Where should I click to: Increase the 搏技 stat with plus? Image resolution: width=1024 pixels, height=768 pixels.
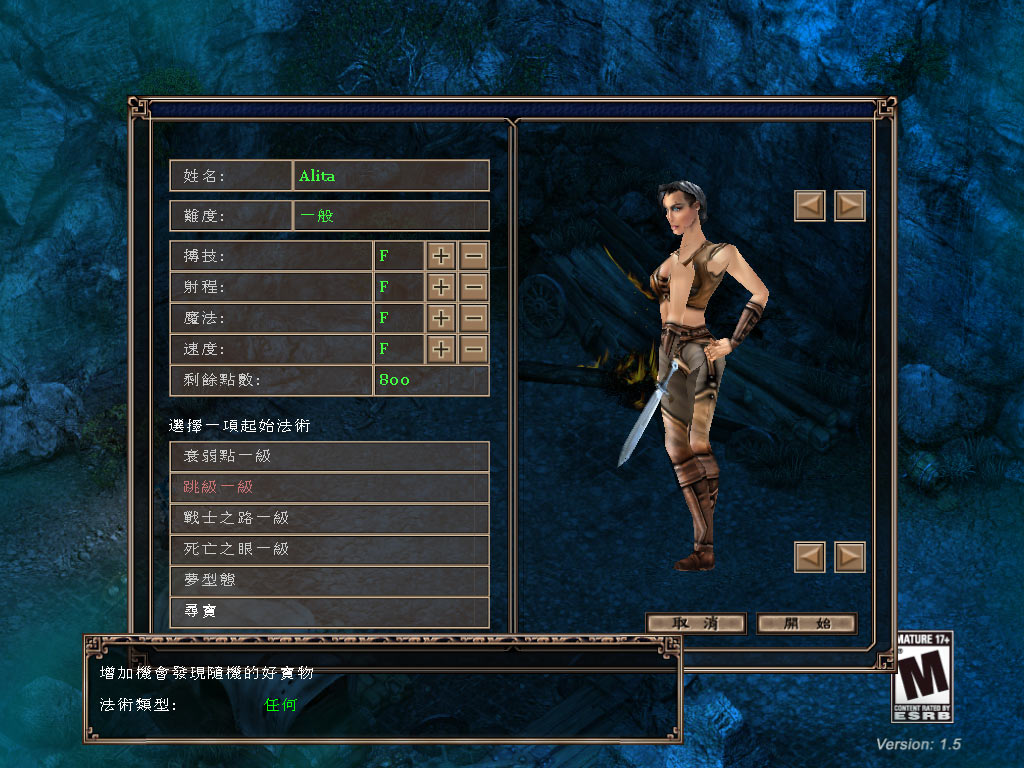pos(441,256)
